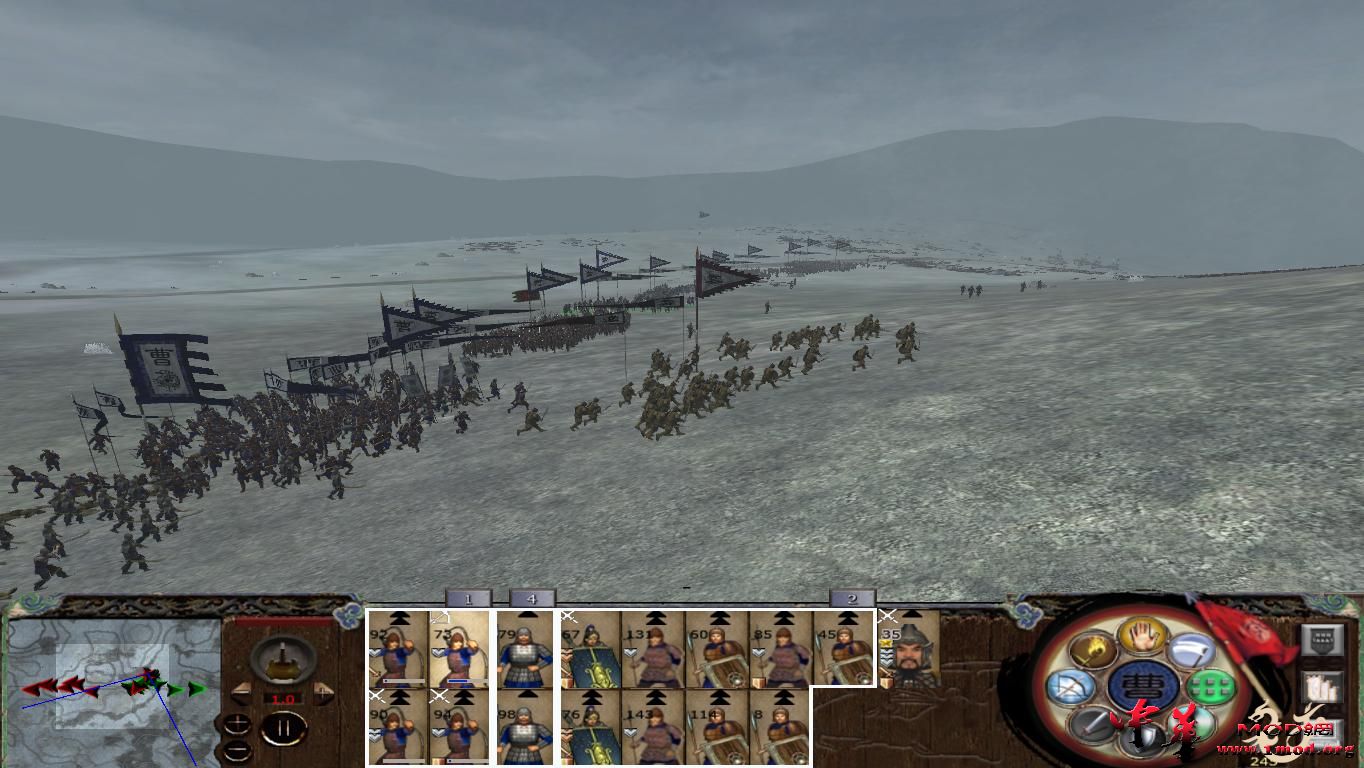
Task: Switch to unit group tab 2
Action: point(849,598)
